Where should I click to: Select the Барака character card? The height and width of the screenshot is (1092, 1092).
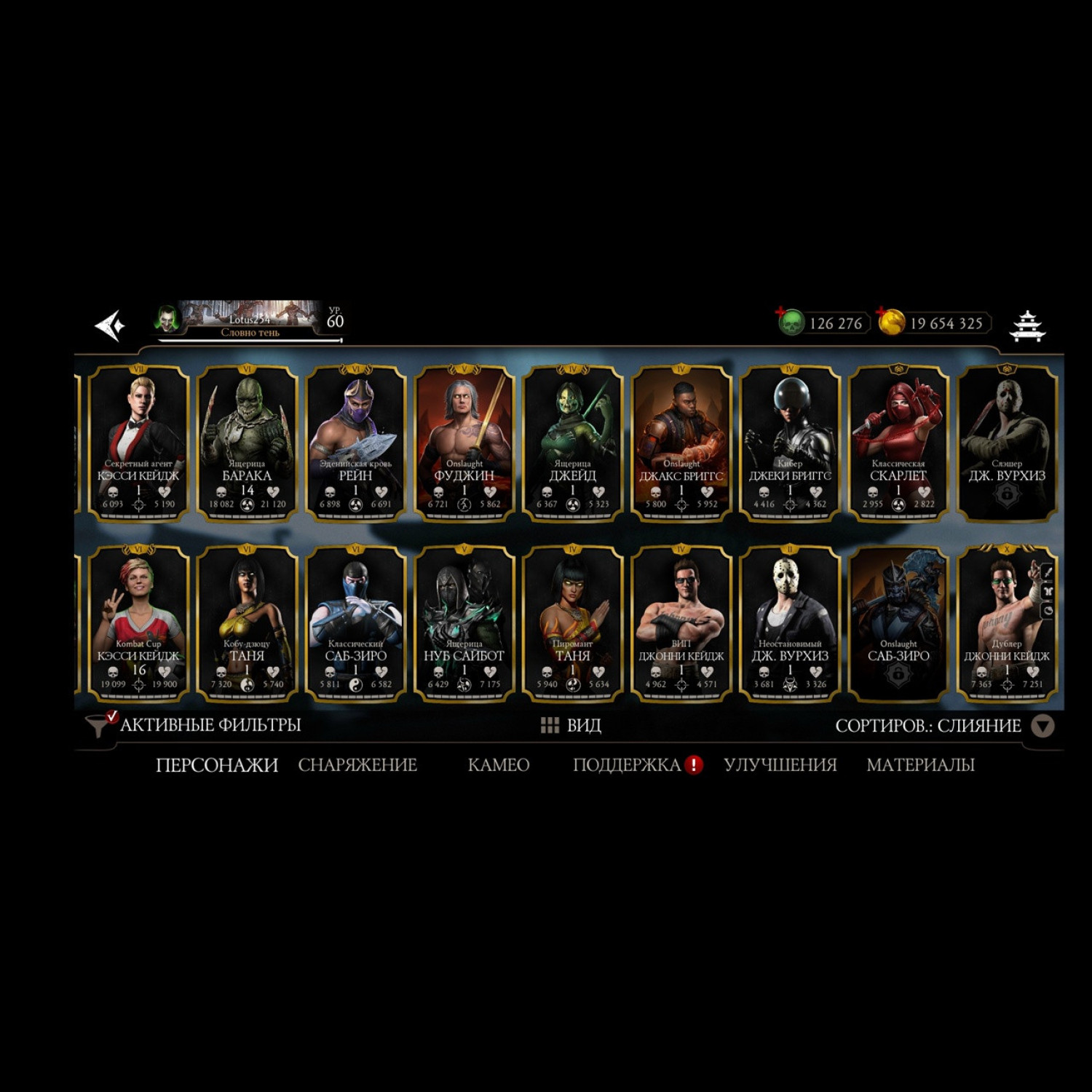(247, 444)
